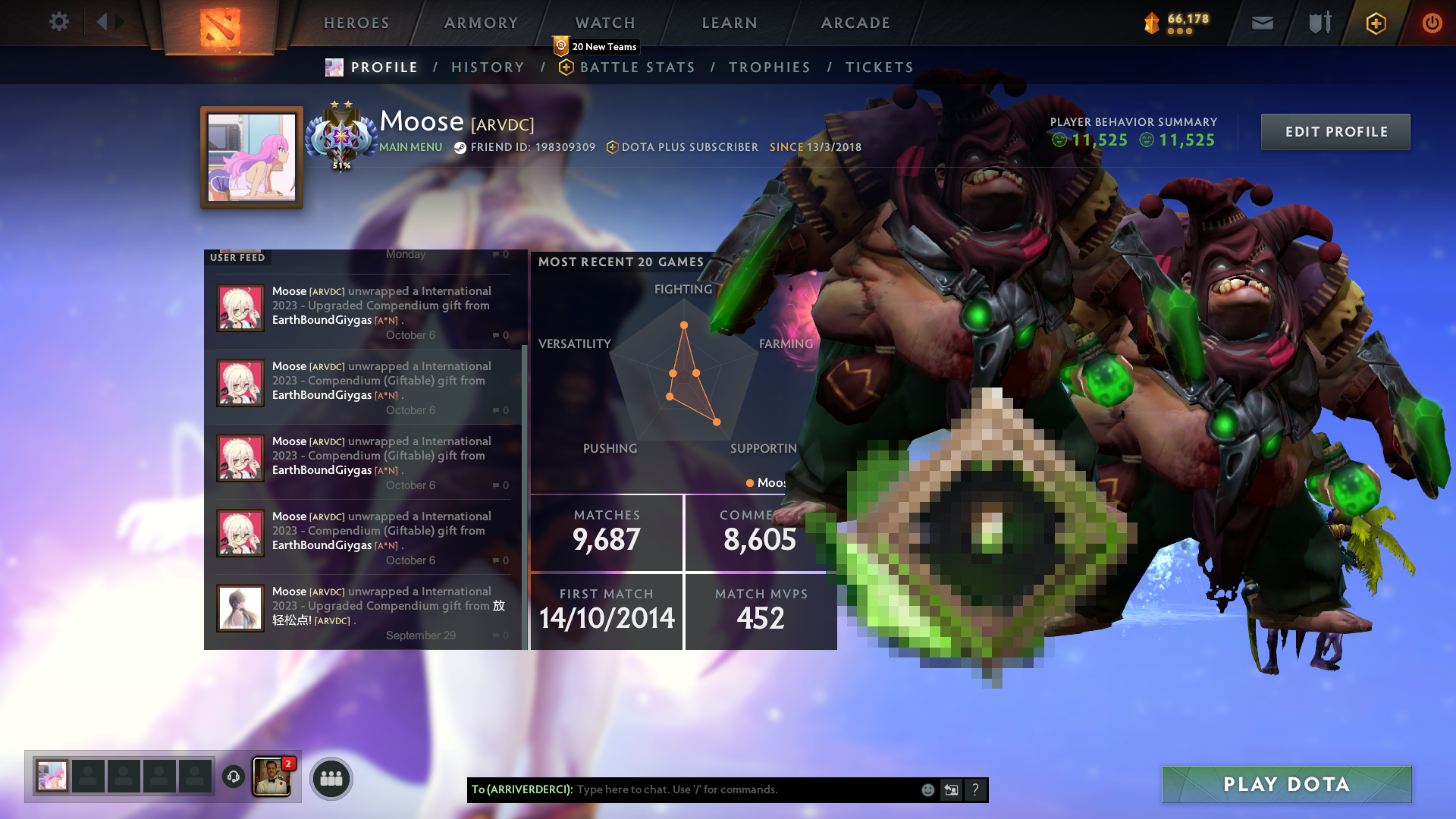Image resolution: width=1456 pixels, height=819 pixels.
Task: Switch to the BATTLE STATS tab
Action: click(637, 67)
